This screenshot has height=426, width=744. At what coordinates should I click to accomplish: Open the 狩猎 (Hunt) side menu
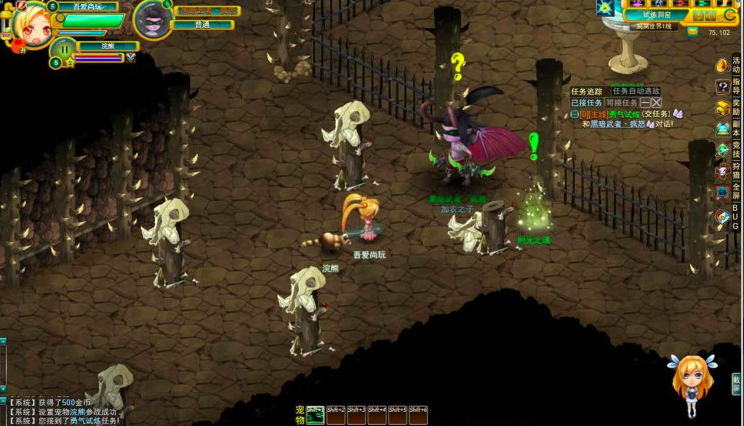(x=724, y=171)
